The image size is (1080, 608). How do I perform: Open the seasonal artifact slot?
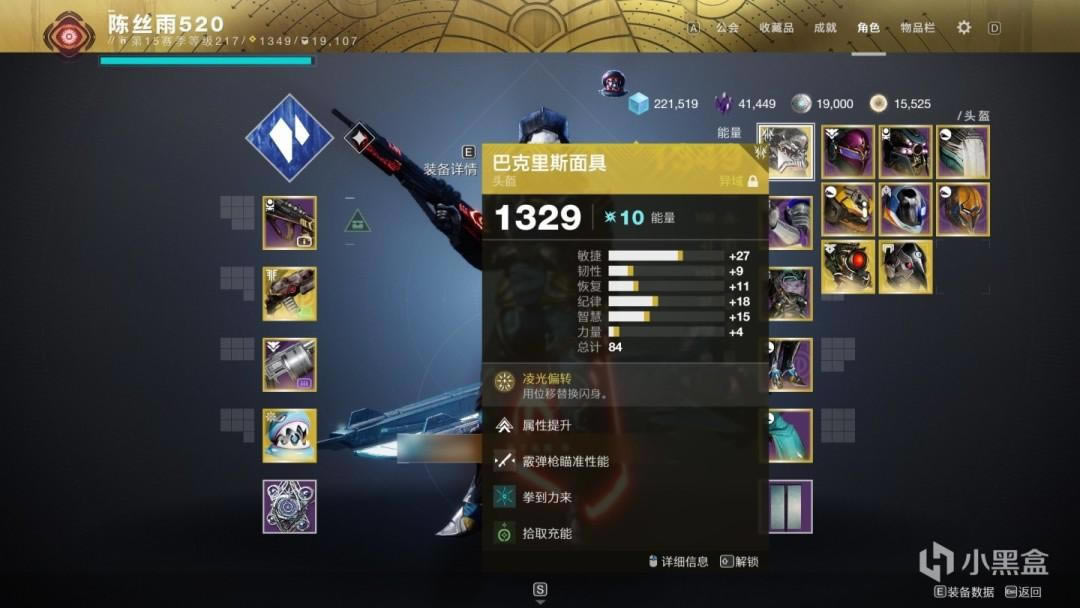pos(290,506)
